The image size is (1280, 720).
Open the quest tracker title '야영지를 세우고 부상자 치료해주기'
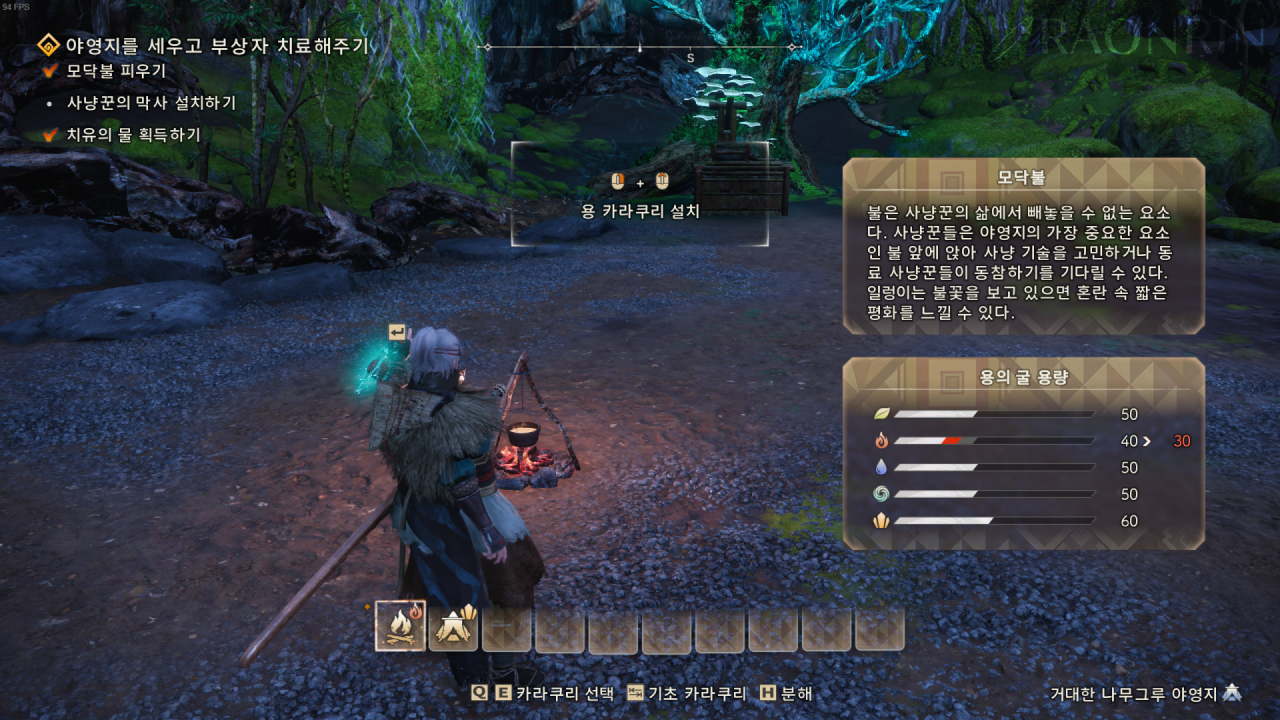(216, 45)
